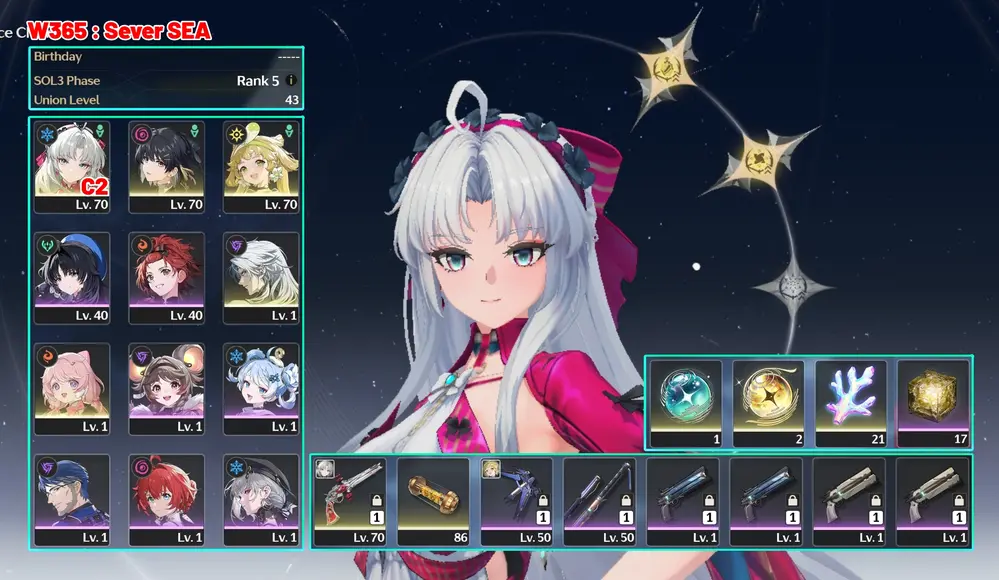
Task: Pick the blue-beret Lv. 40 character
Action: 71,277
